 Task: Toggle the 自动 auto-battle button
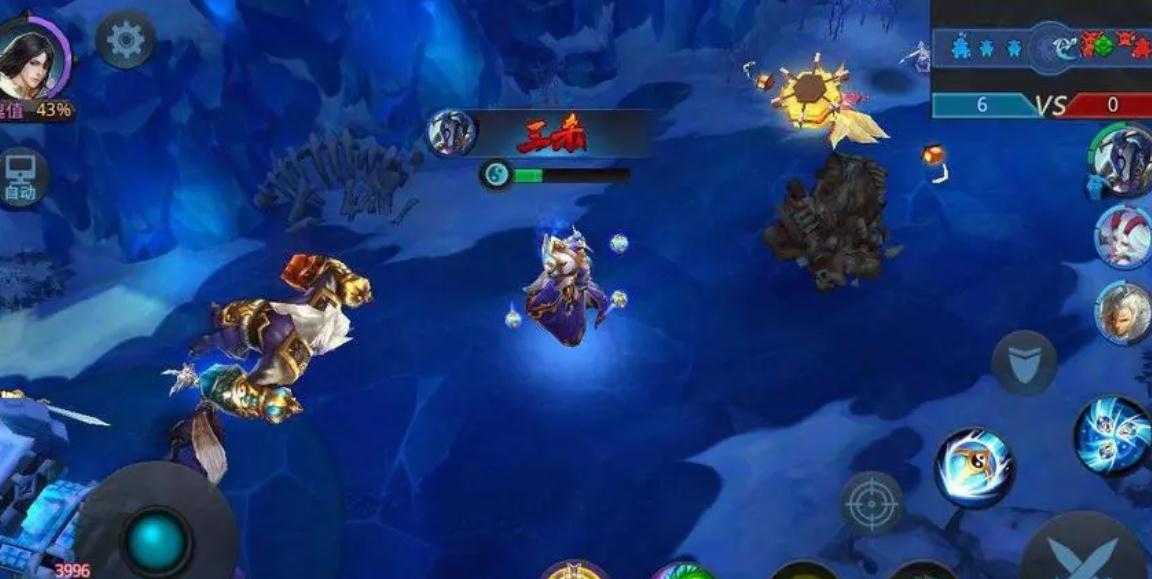coord(21,177)
